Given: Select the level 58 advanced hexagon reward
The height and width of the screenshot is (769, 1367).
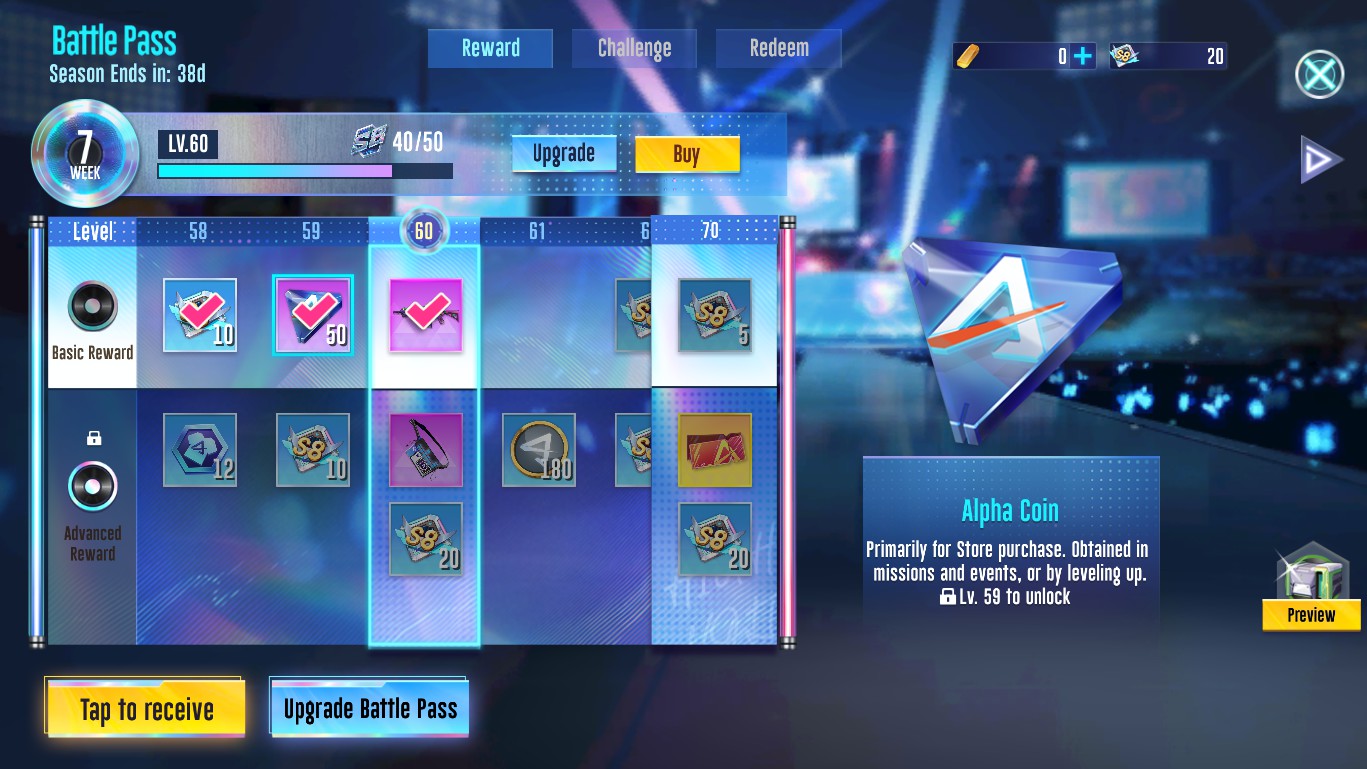Looking at the screenshot, I should [200, 450].
